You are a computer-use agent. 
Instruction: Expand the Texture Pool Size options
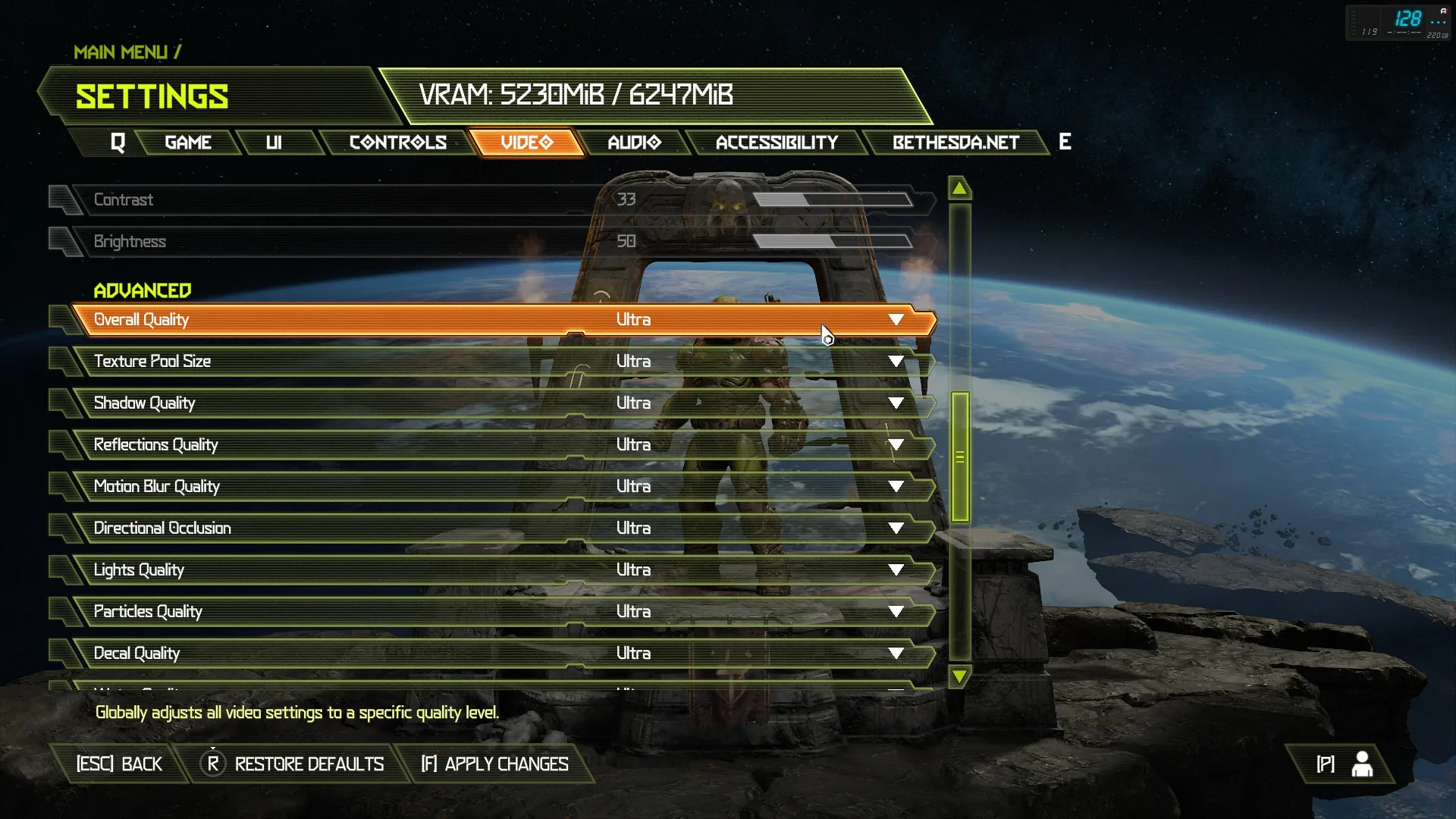click(x=896, y=361)
